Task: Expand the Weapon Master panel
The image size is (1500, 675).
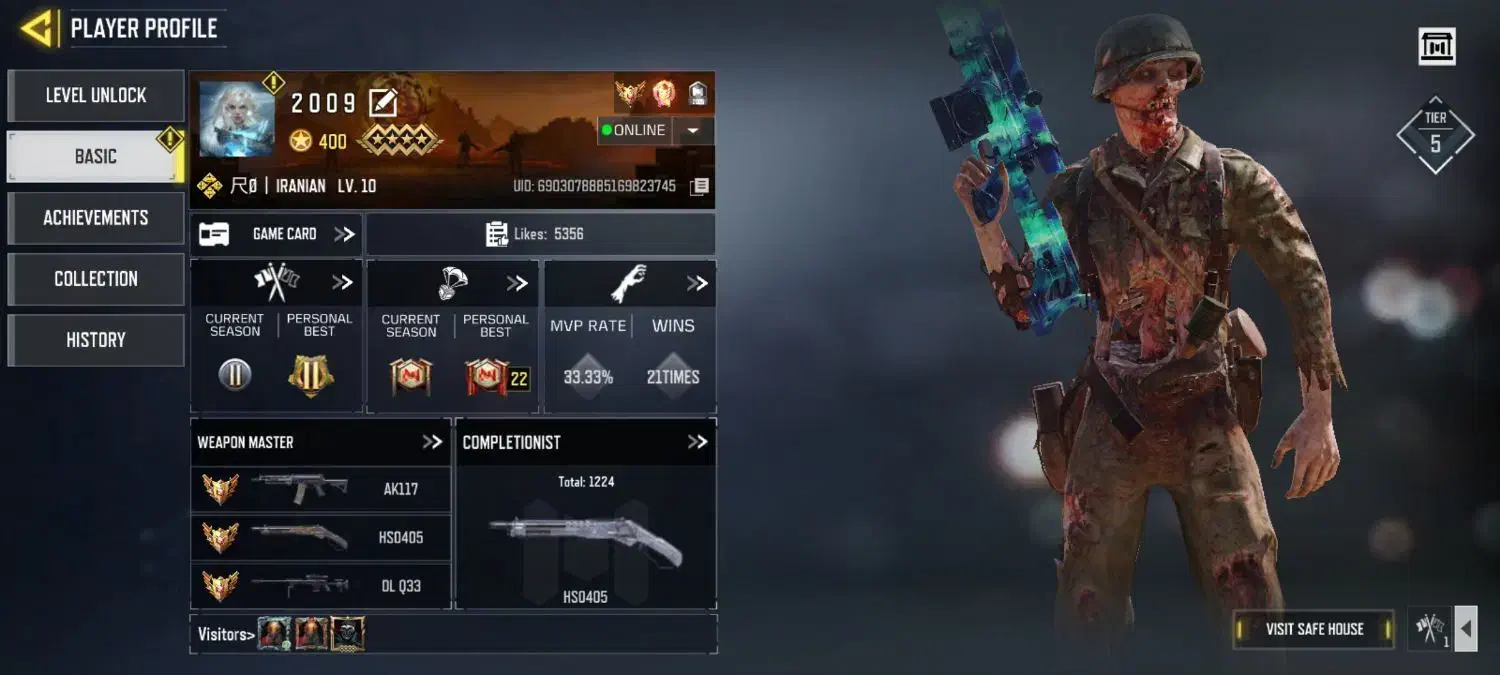Action: pos(432,442)
